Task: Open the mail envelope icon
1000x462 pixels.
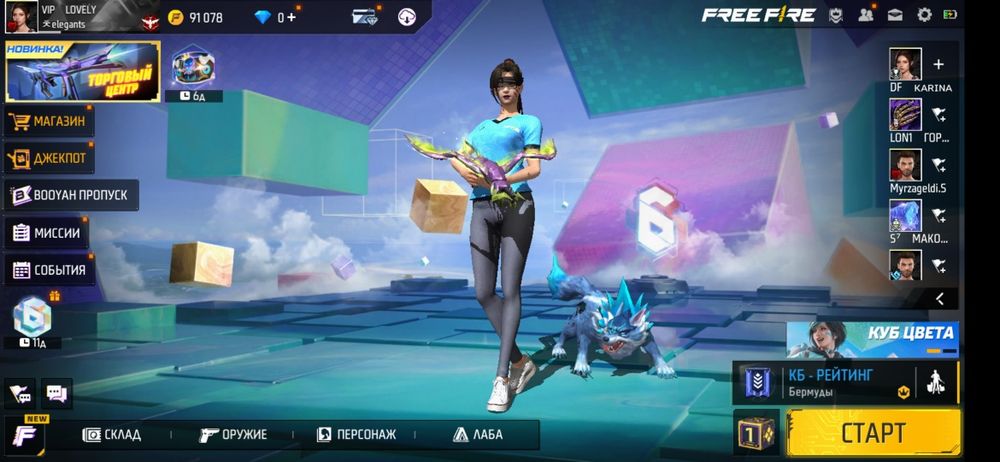Action: pyautogui.click(x=895, y=15)
